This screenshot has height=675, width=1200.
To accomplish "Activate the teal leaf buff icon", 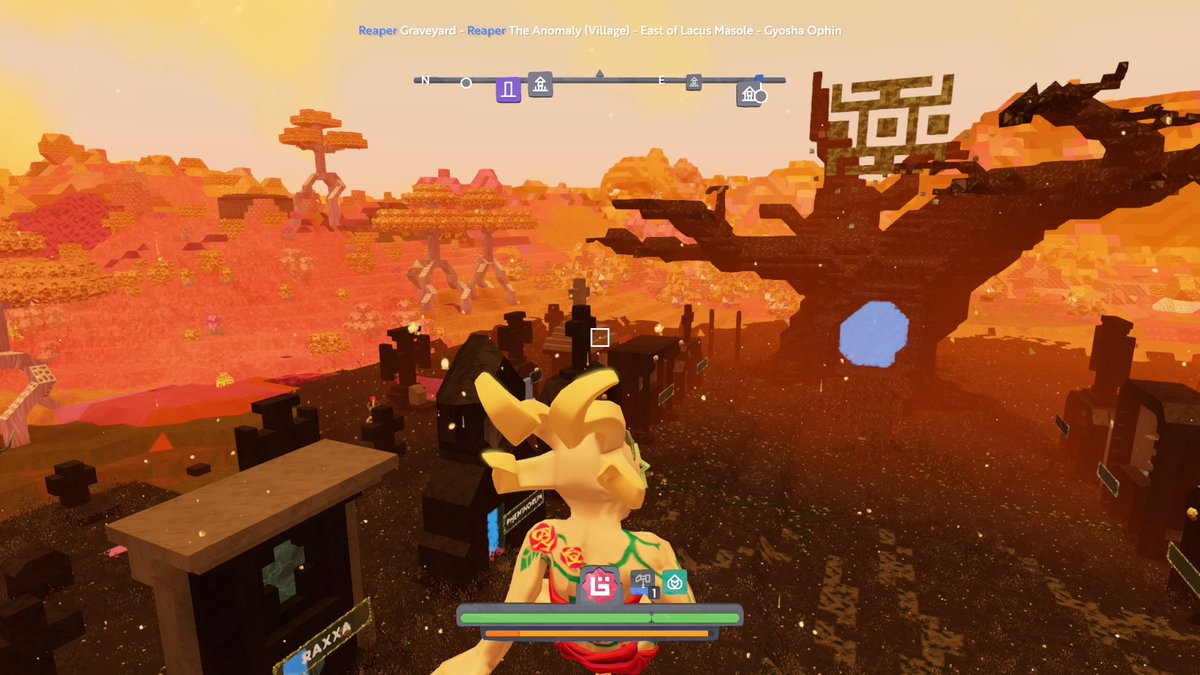I will tap(674, 582).
